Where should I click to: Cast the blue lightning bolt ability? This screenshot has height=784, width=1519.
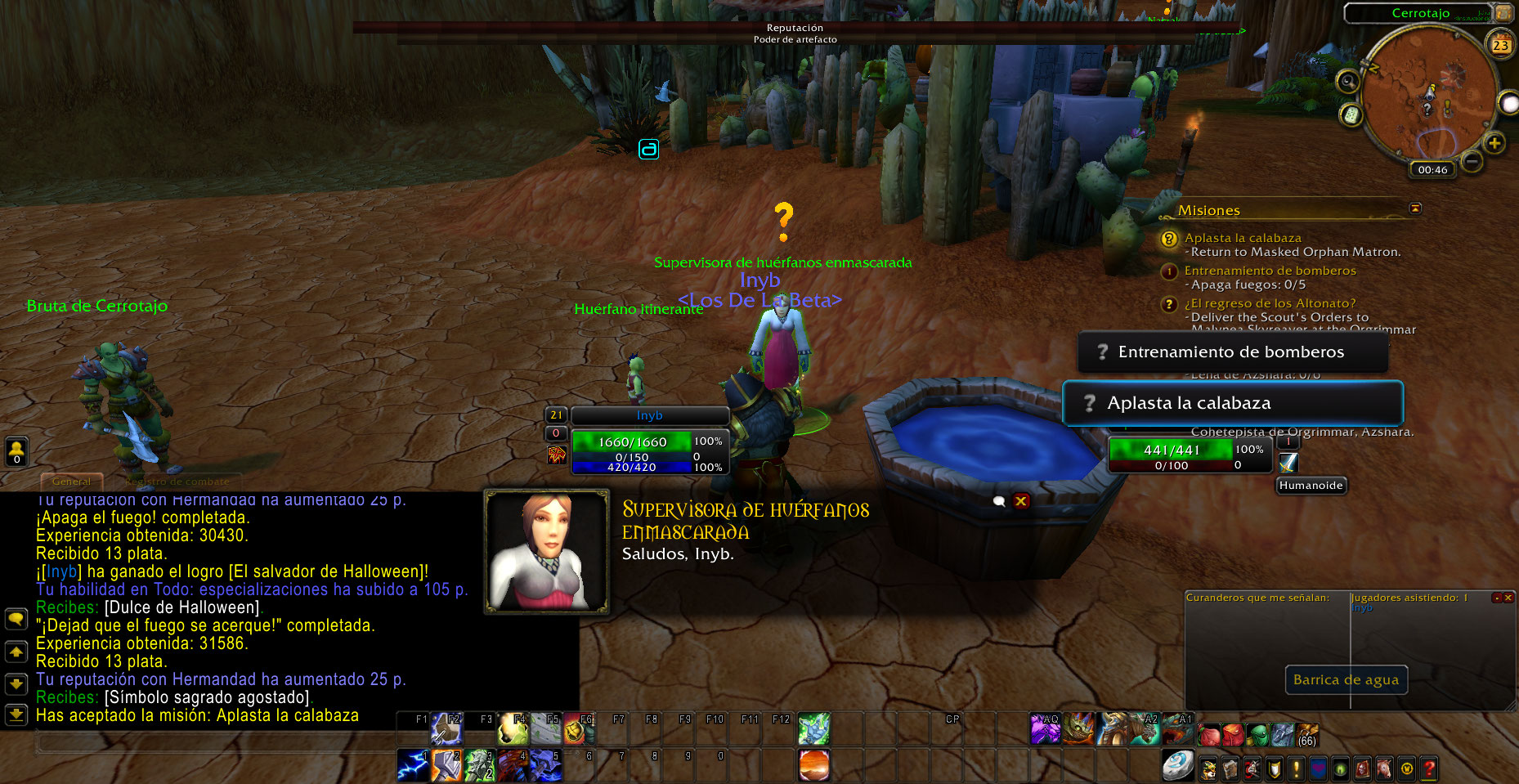pos(413,766)
